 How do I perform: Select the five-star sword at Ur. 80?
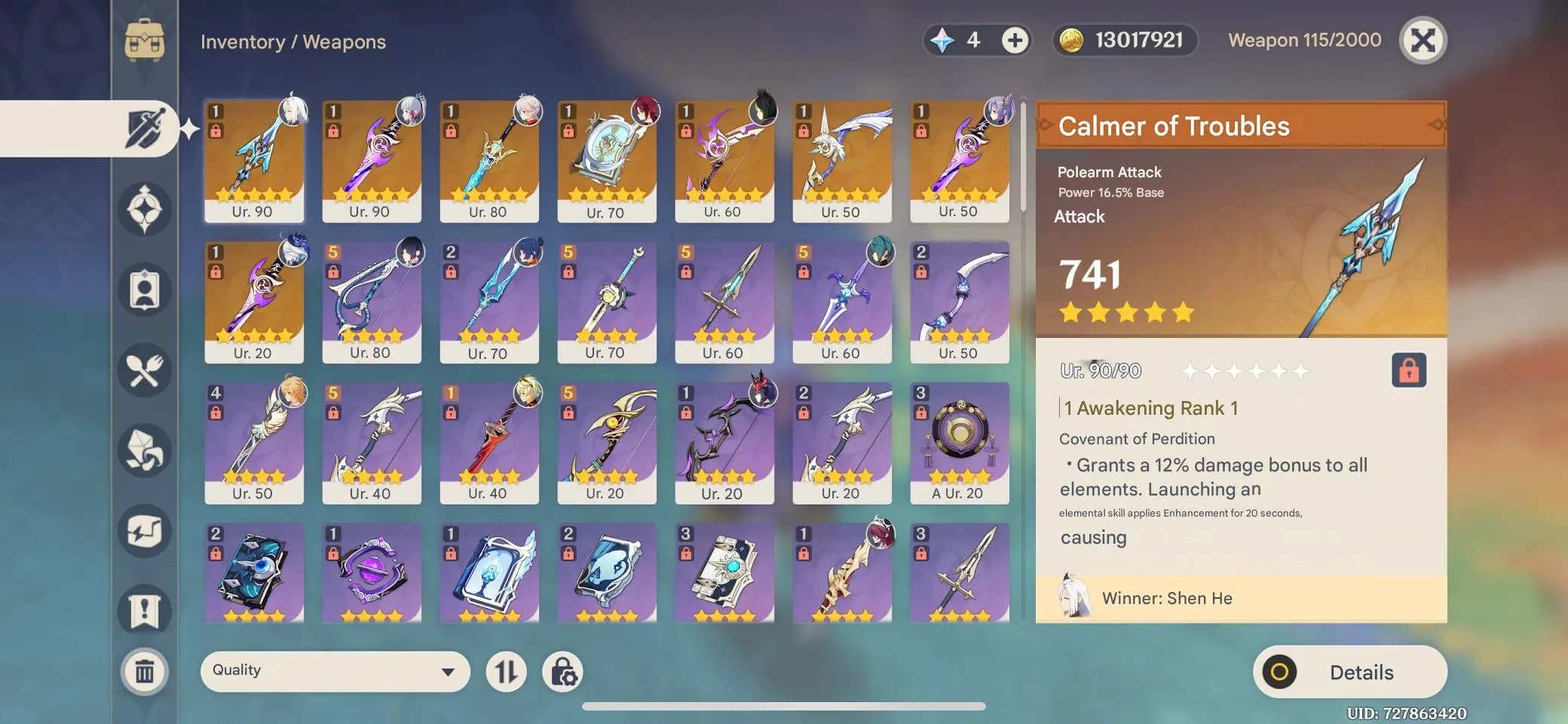pos(488,161)
